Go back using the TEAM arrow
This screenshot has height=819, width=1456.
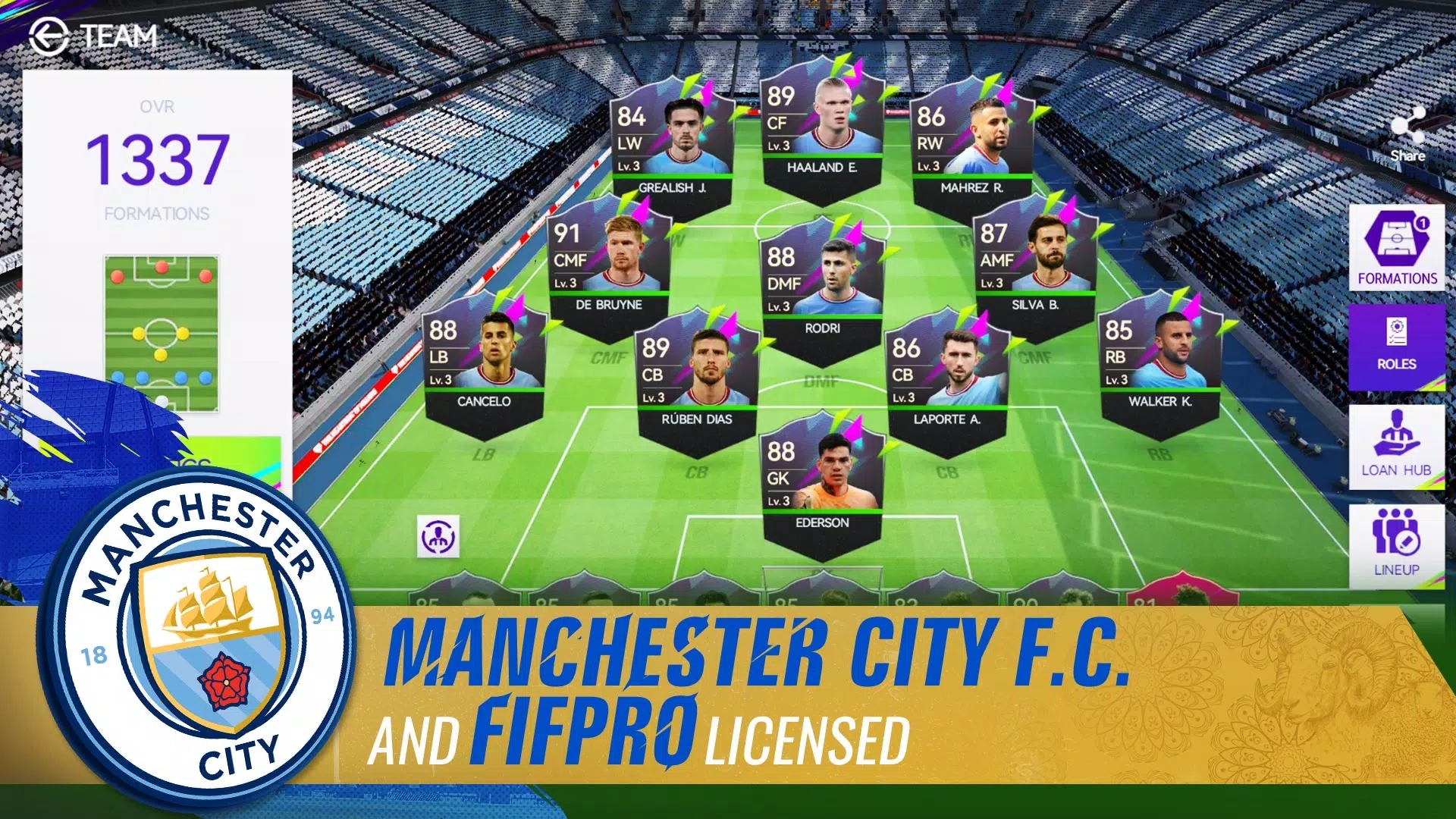[x=49, y=36]
